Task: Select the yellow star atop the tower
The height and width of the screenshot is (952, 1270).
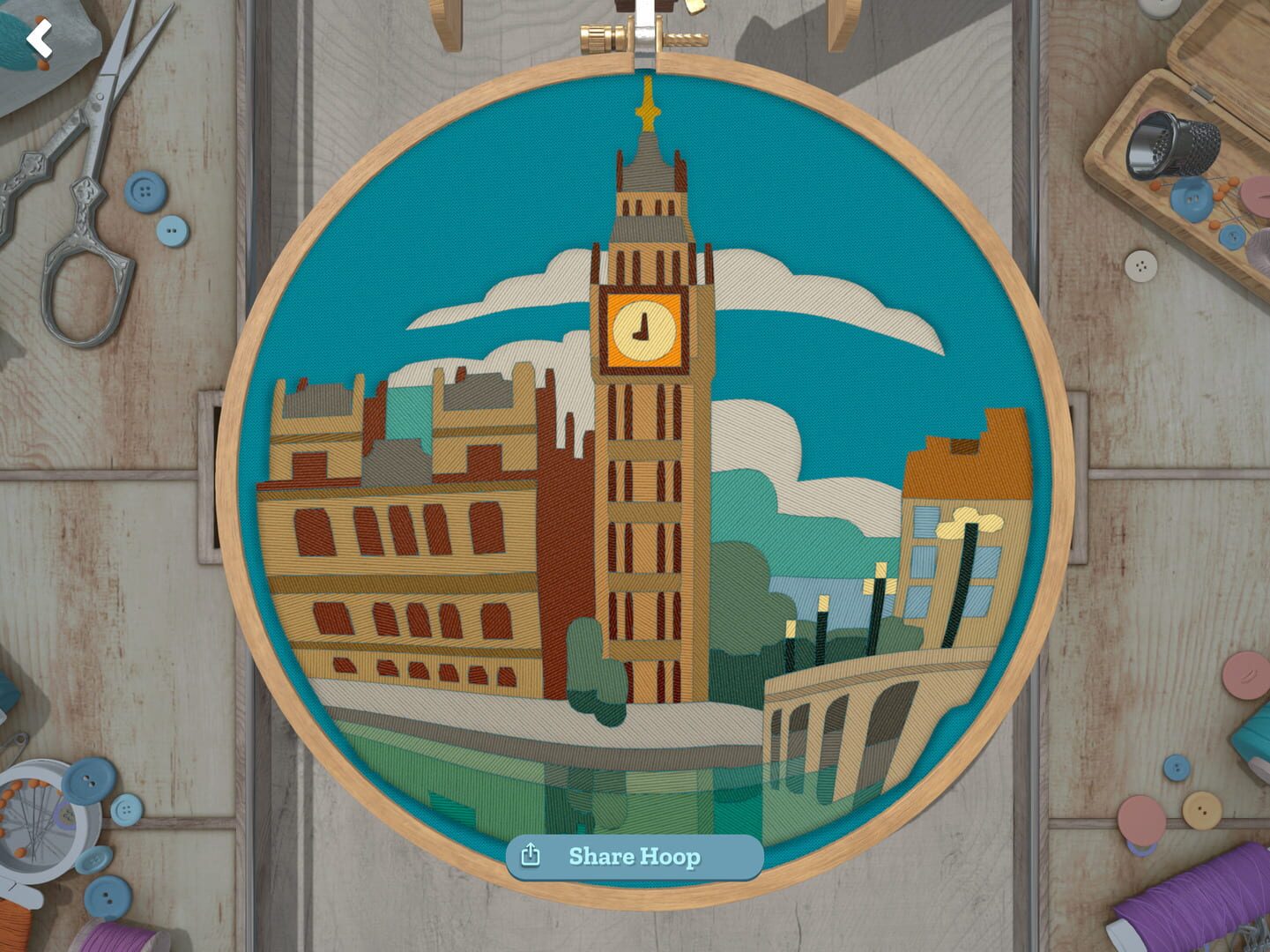Action: [x=648, y=108]
